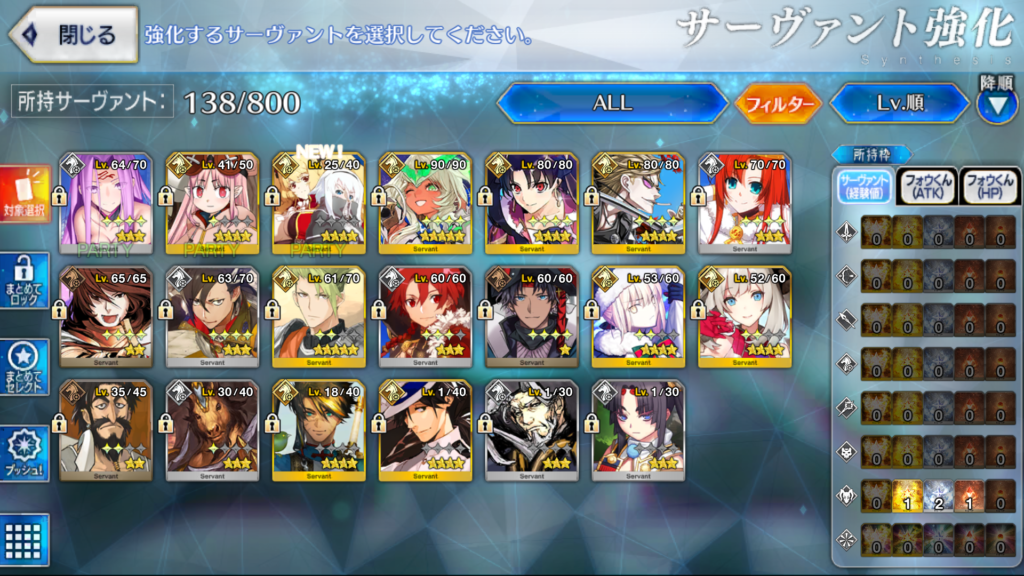Select the servant experience tab
Viewport: 1024px width, 576px height.
[x=865, y=186]
